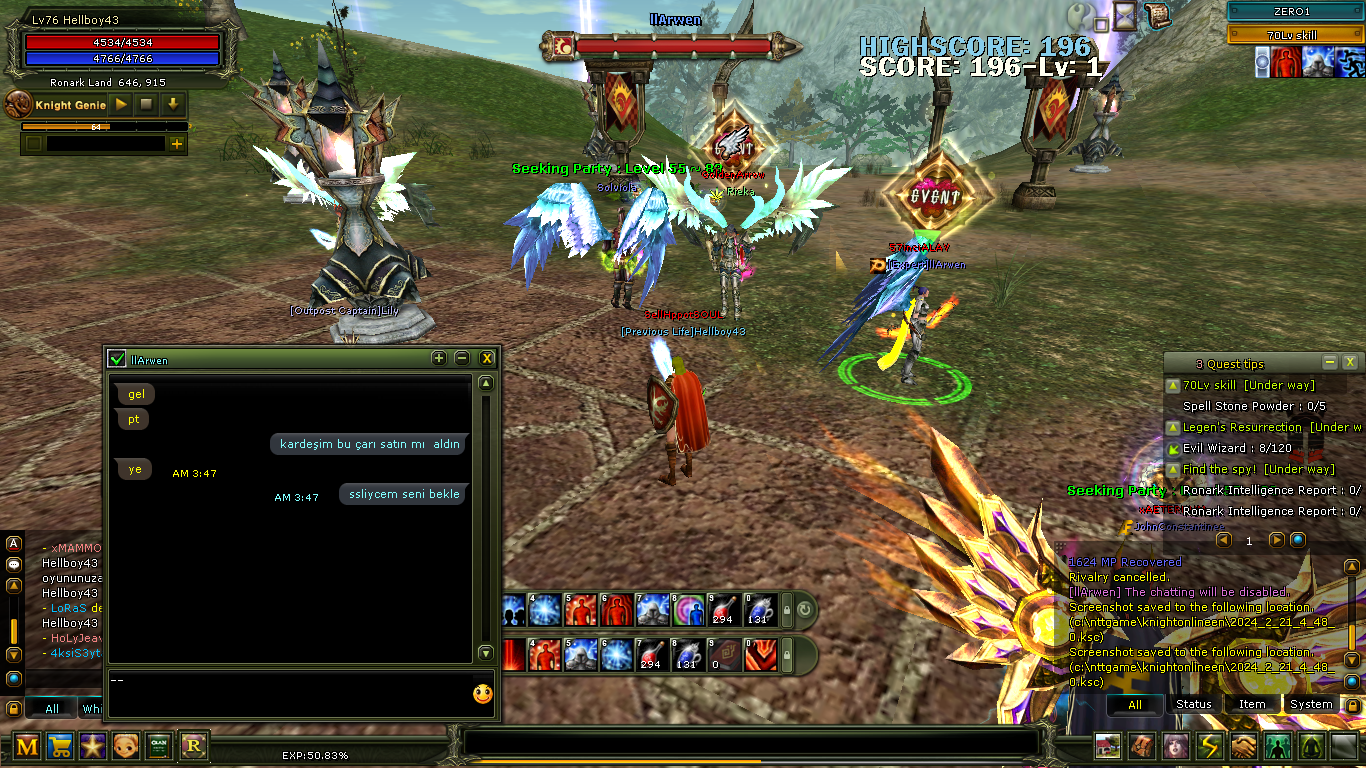Expand the 70Lv skill quest entry
The height and width of the screenshot is (768, 1366).
[x=1172, y=385]
